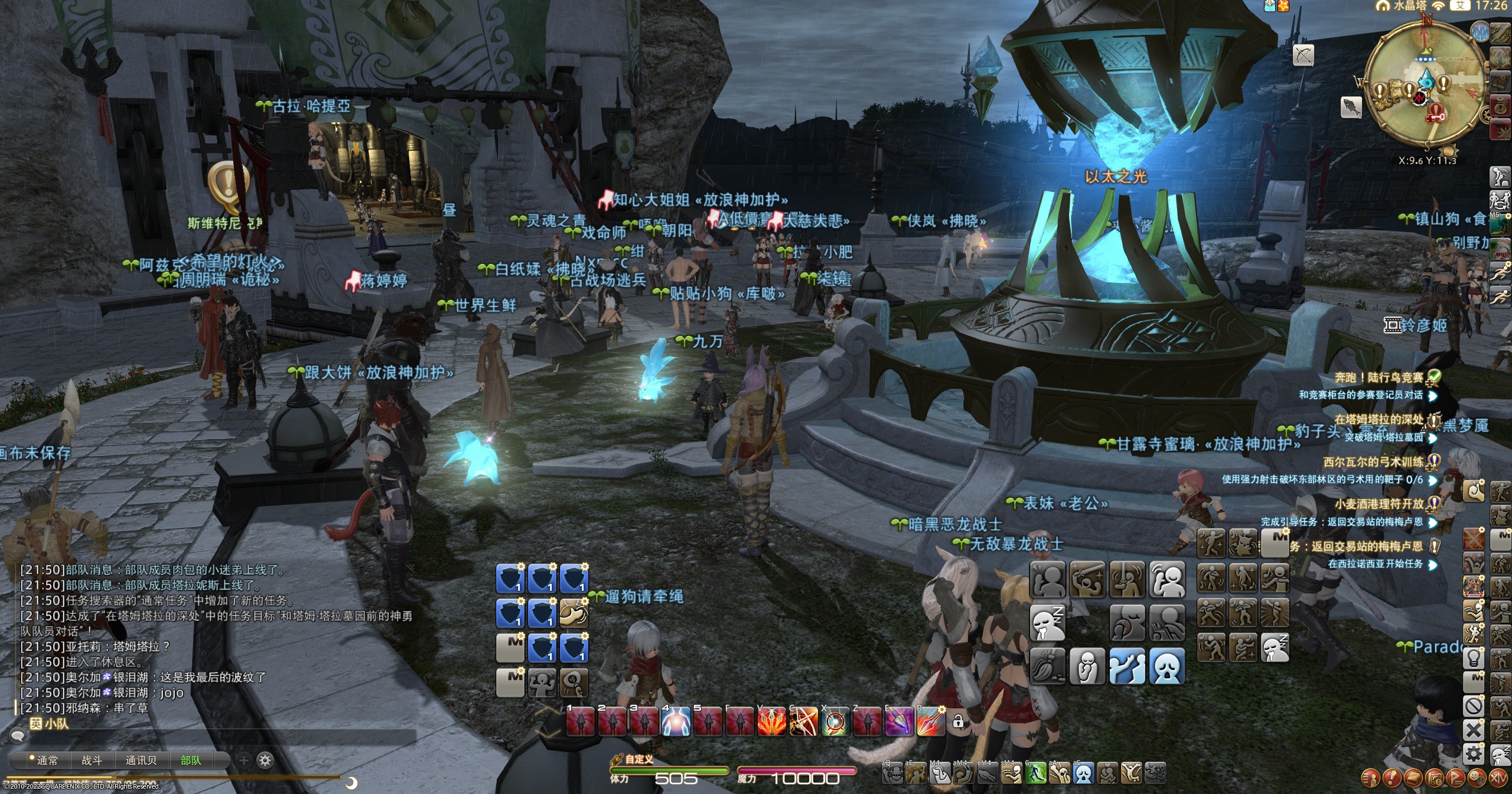
Task: Use the flaming multi-arrow skill on key V
Action: pos(771,722)
